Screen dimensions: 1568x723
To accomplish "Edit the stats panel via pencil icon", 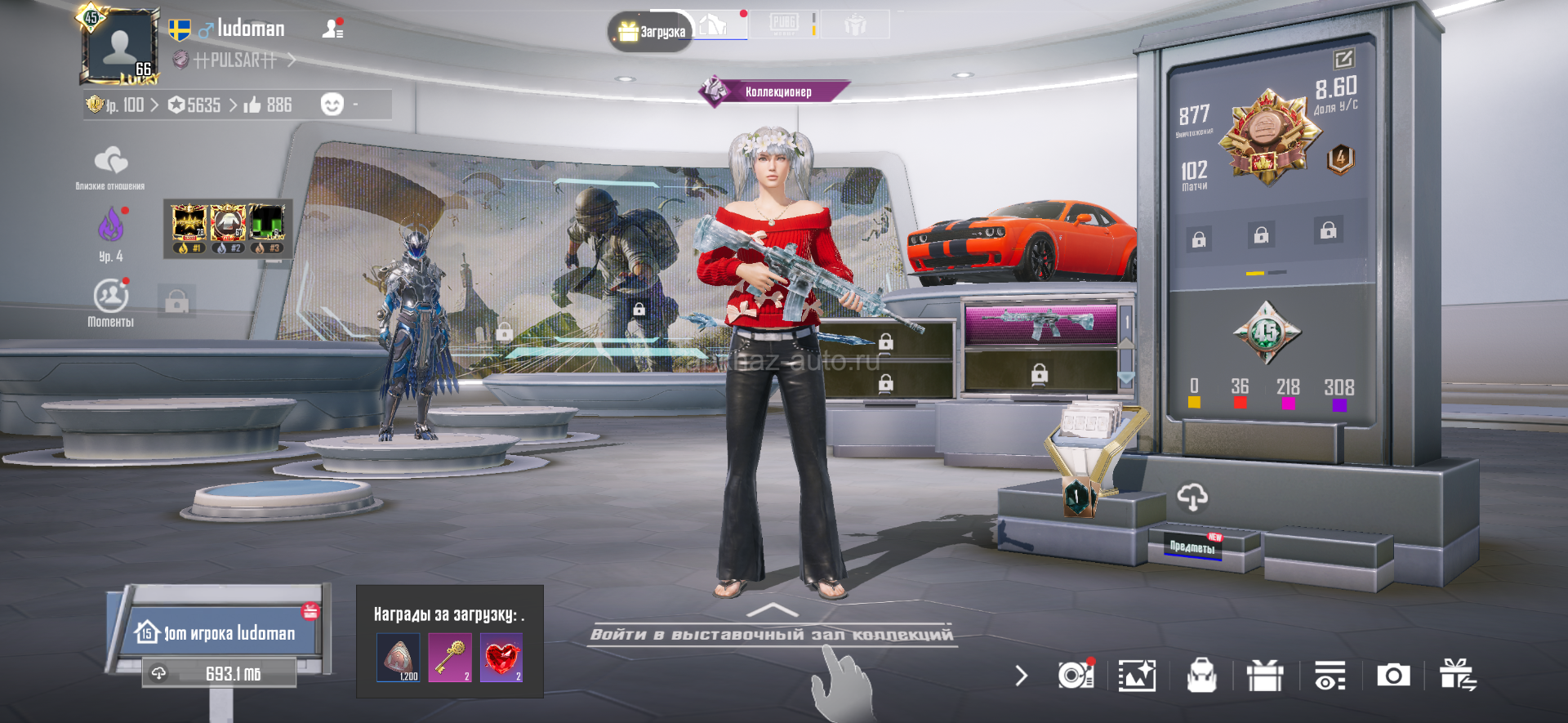I will coord(1343,59).
